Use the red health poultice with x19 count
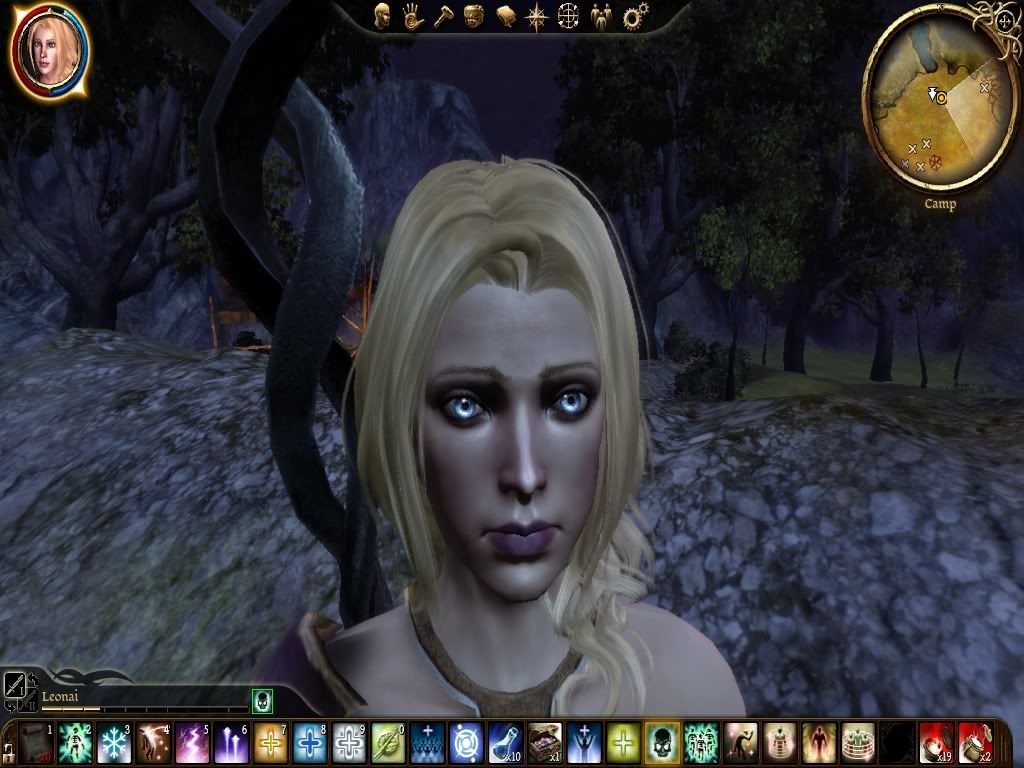Image resolution: width=1024 pixels, height=768 pixels. (x=936, y=742)
